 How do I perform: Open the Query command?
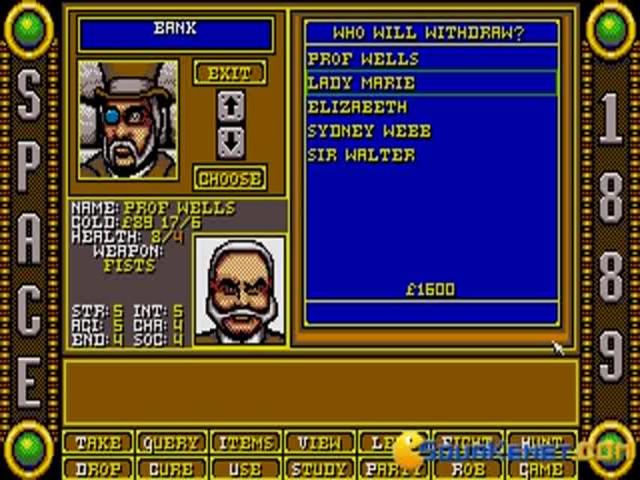170,443
